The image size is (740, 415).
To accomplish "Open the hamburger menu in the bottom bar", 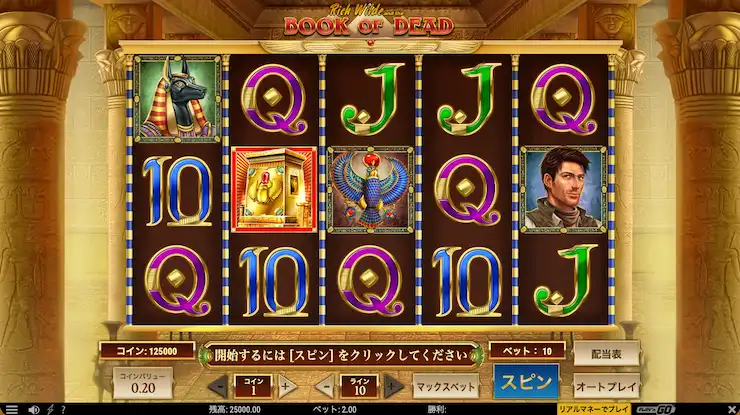I will coord(12,409).
